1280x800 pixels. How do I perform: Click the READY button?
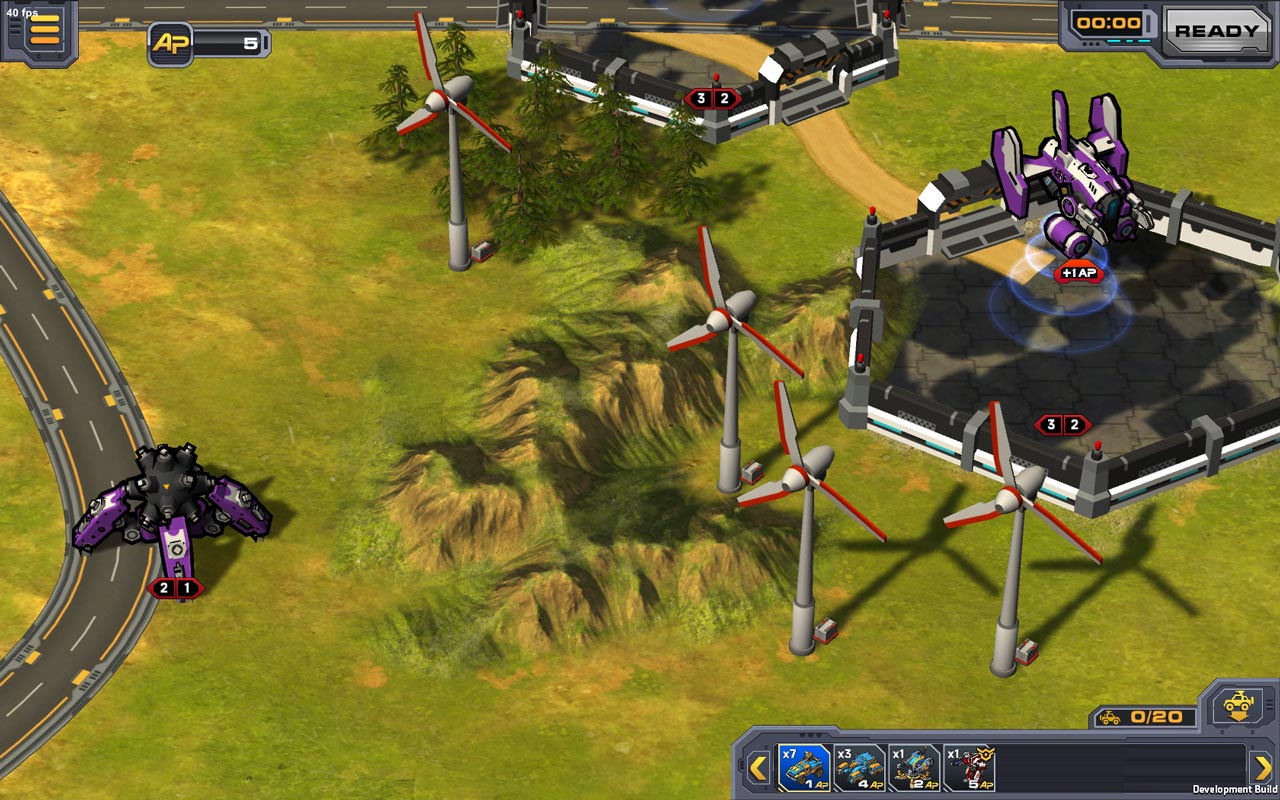(x=1216, y=31)
